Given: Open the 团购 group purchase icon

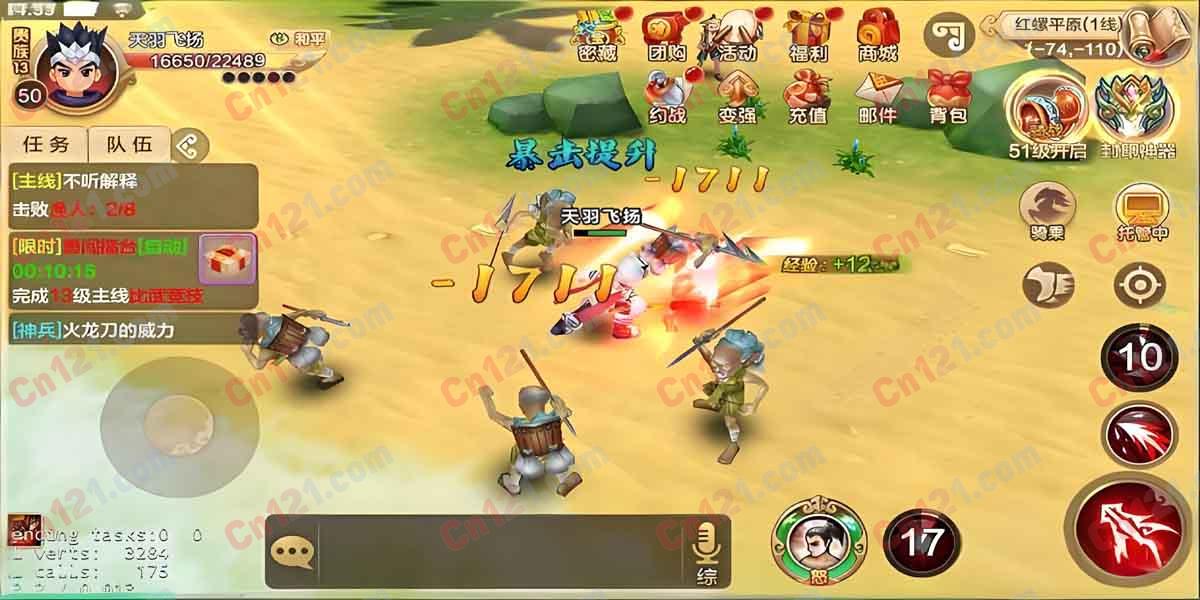Looking at the screenshot, I should pos(666,36).
